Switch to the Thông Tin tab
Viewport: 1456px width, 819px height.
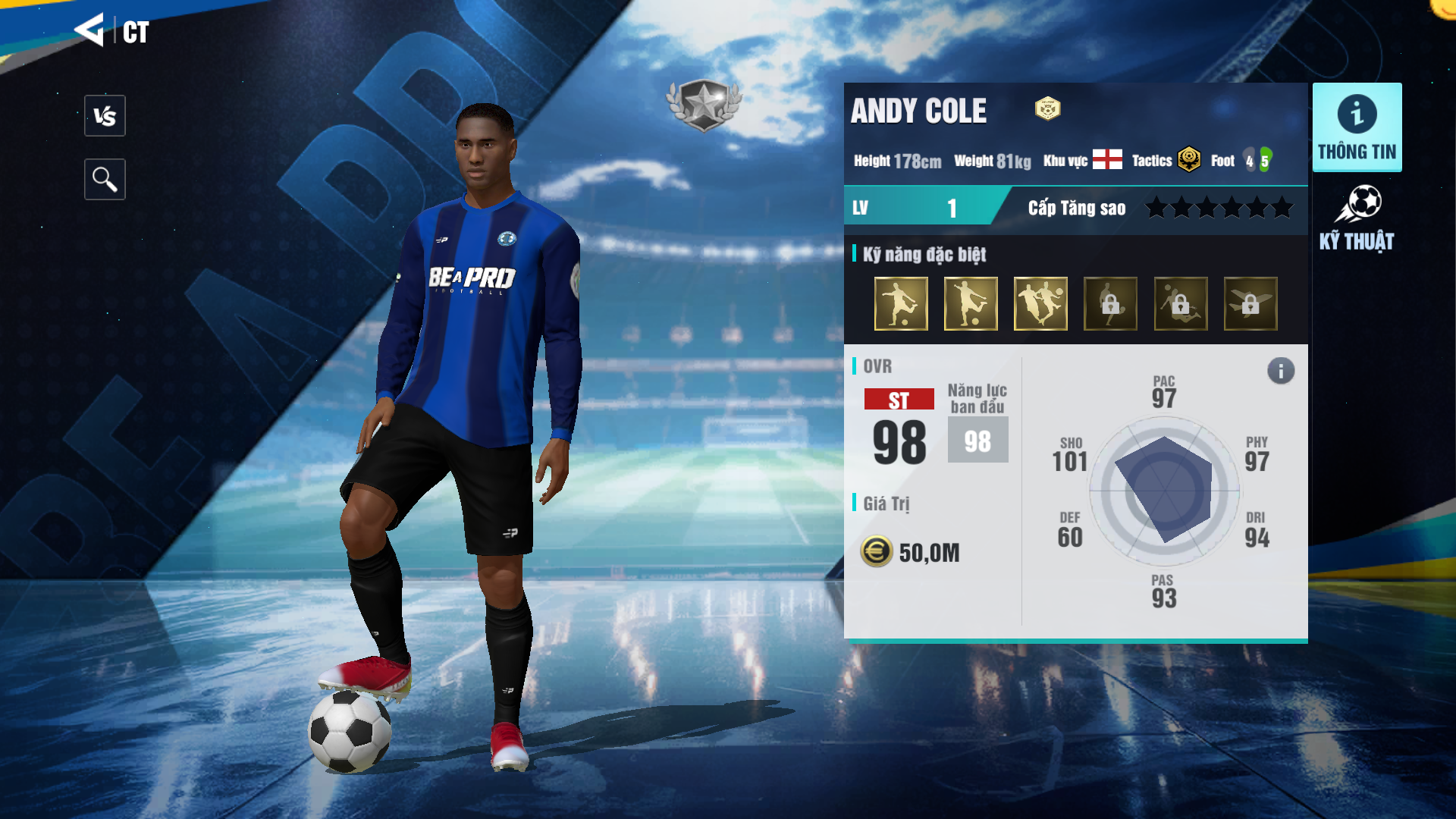(x=1357, y=127)
